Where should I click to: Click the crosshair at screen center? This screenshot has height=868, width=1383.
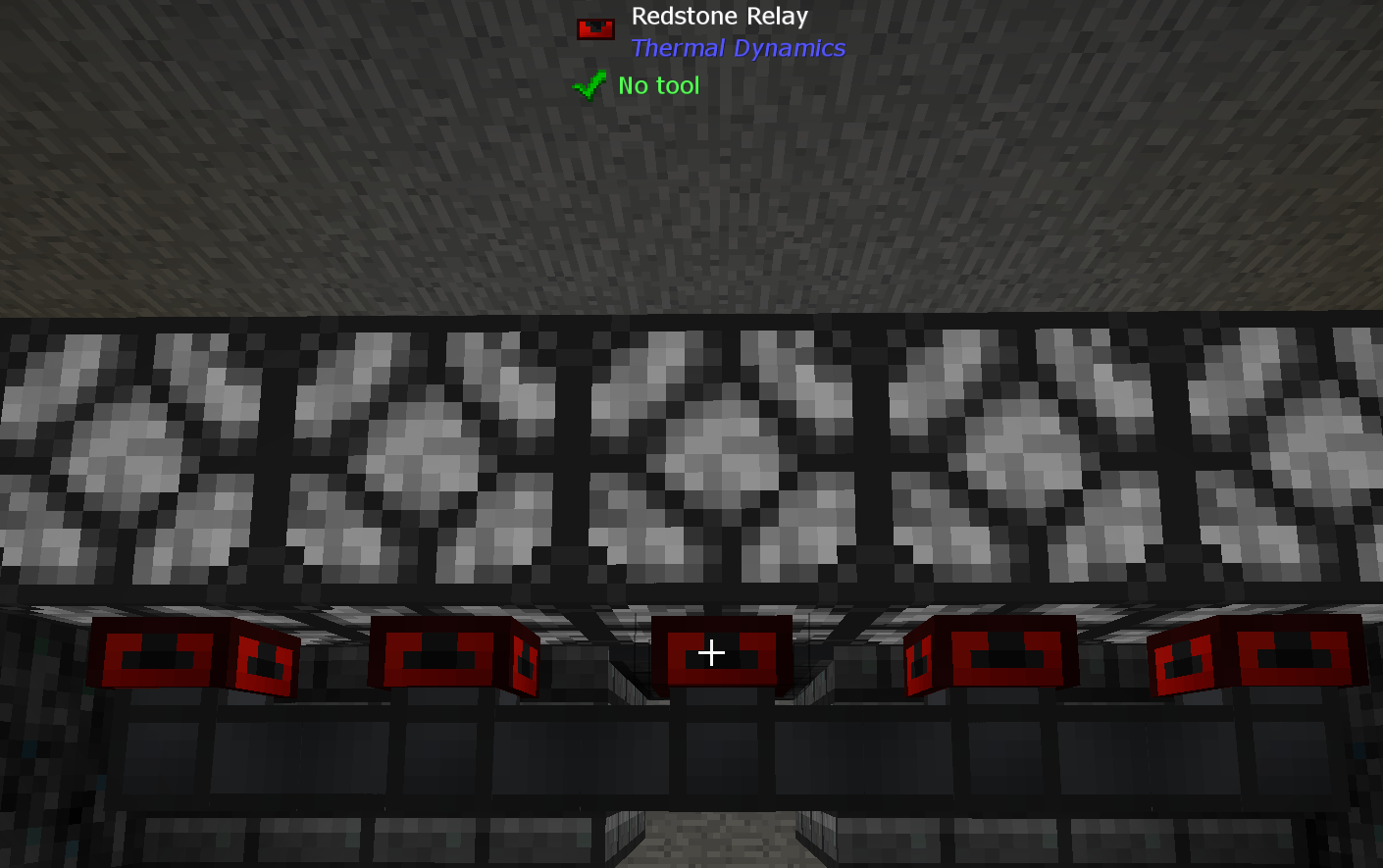711,651
